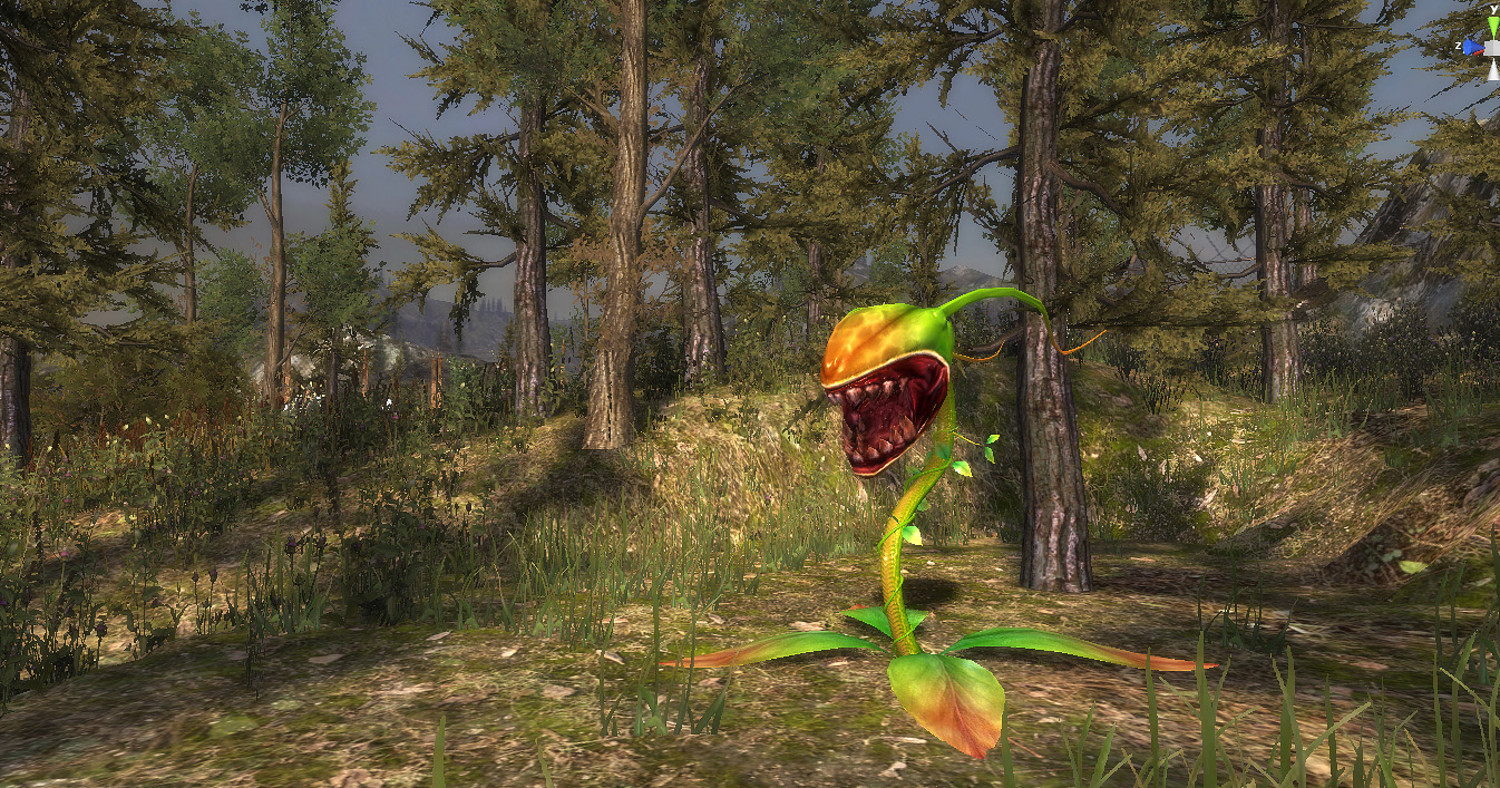Click the gray center cube of orientation gizmo
The width and height of the screenshot is (1500, 788).
1493,47
